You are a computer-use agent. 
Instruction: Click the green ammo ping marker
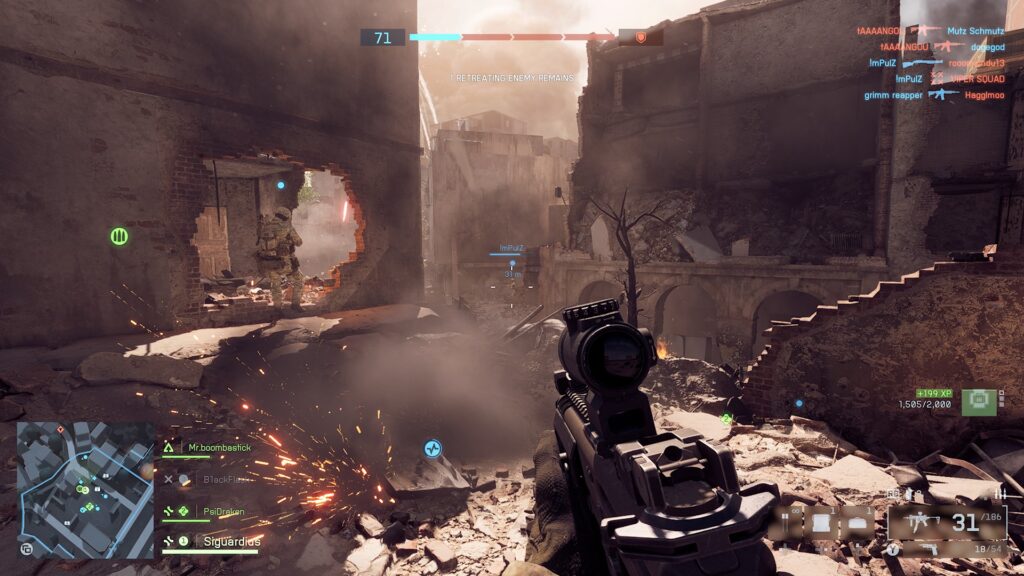(119, 237)
